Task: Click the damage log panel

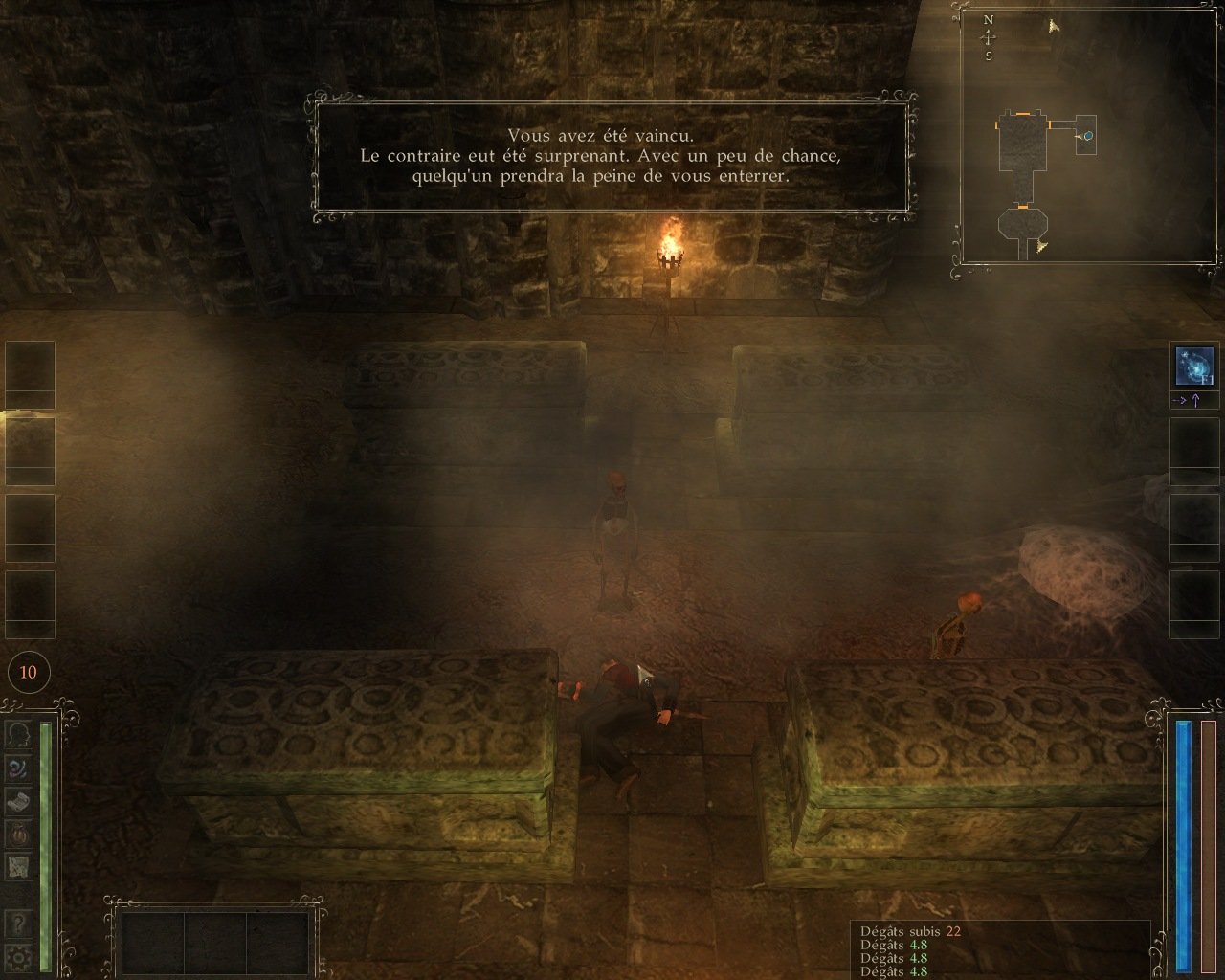Action: pyautogui.click(x=999, y=949)
